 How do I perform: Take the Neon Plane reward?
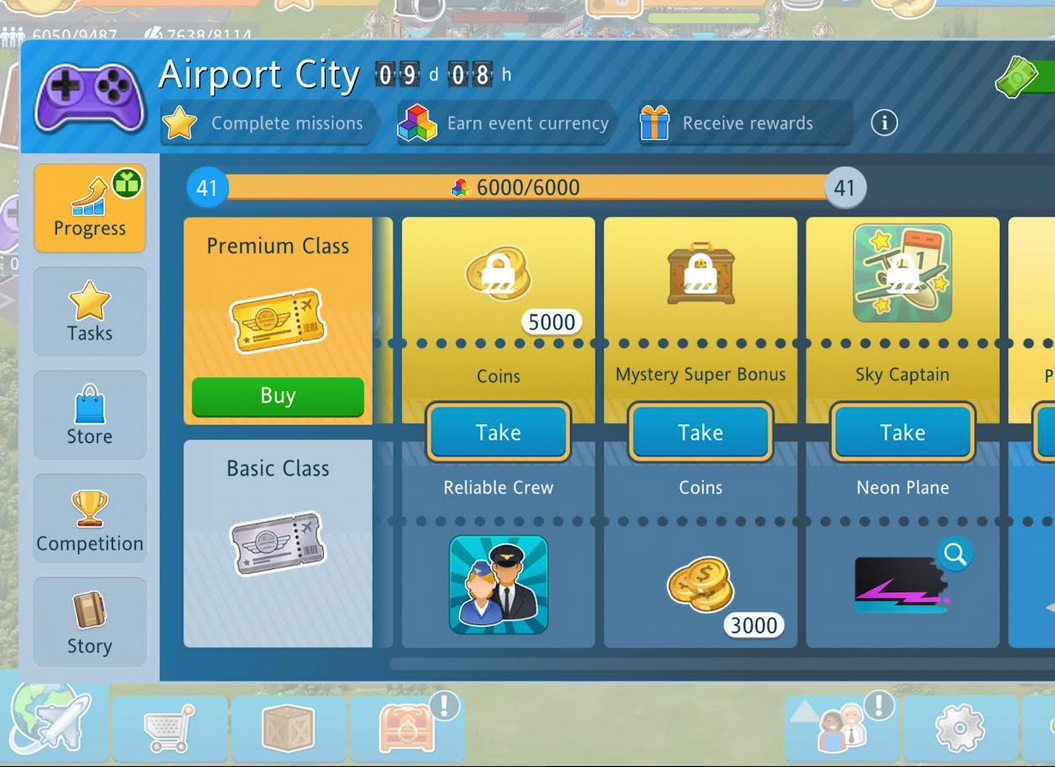(x=902, y=433)
